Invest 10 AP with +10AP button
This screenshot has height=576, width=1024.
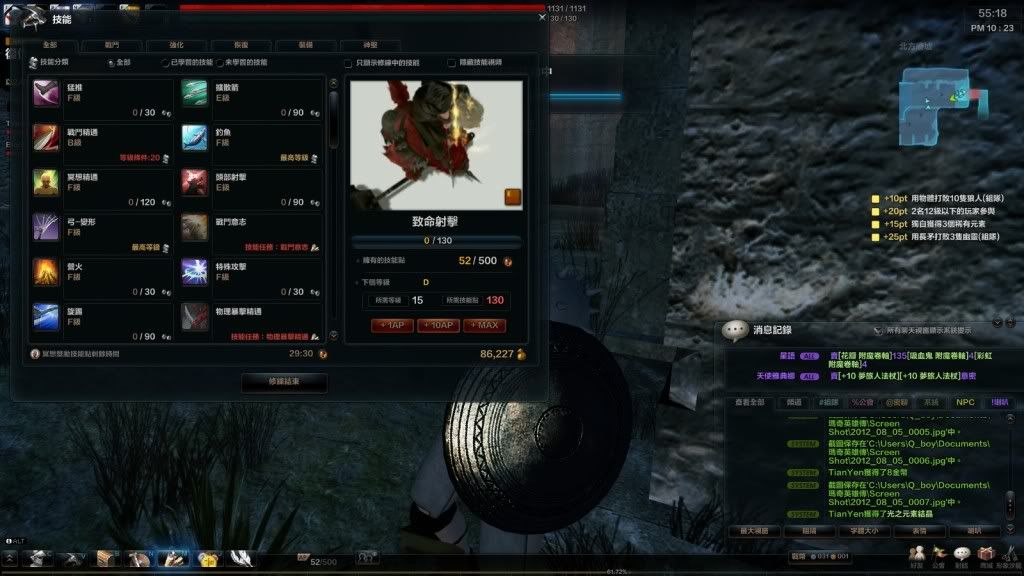coord(438,326)
